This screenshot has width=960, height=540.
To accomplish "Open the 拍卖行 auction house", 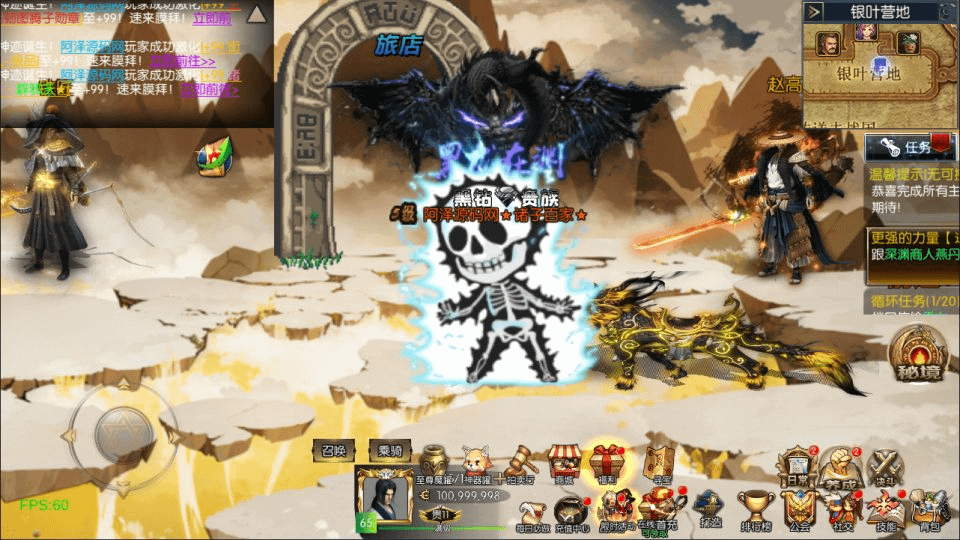I will [520, 463].
